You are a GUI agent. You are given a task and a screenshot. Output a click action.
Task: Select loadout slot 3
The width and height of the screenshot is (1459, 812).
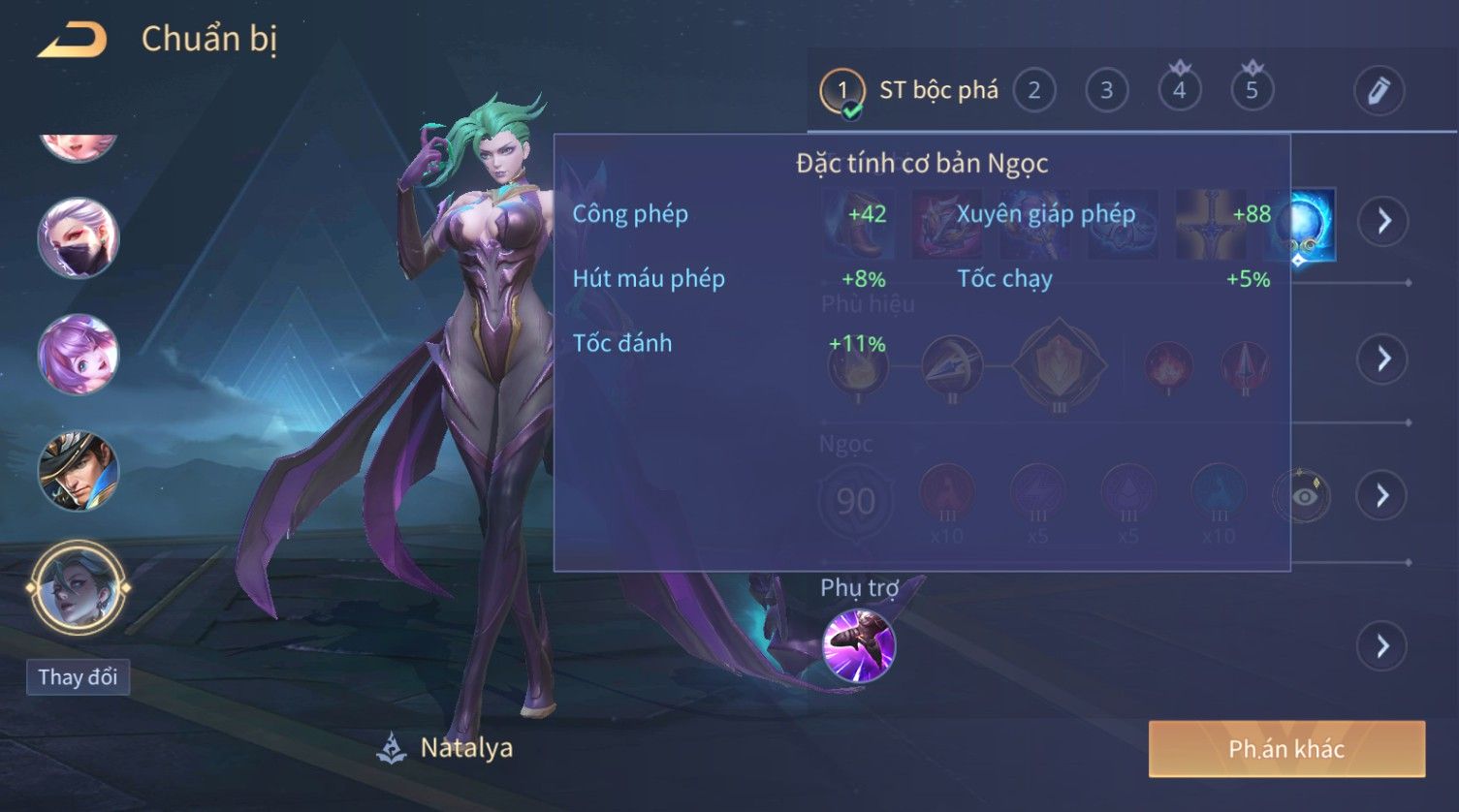(1106, 91)
